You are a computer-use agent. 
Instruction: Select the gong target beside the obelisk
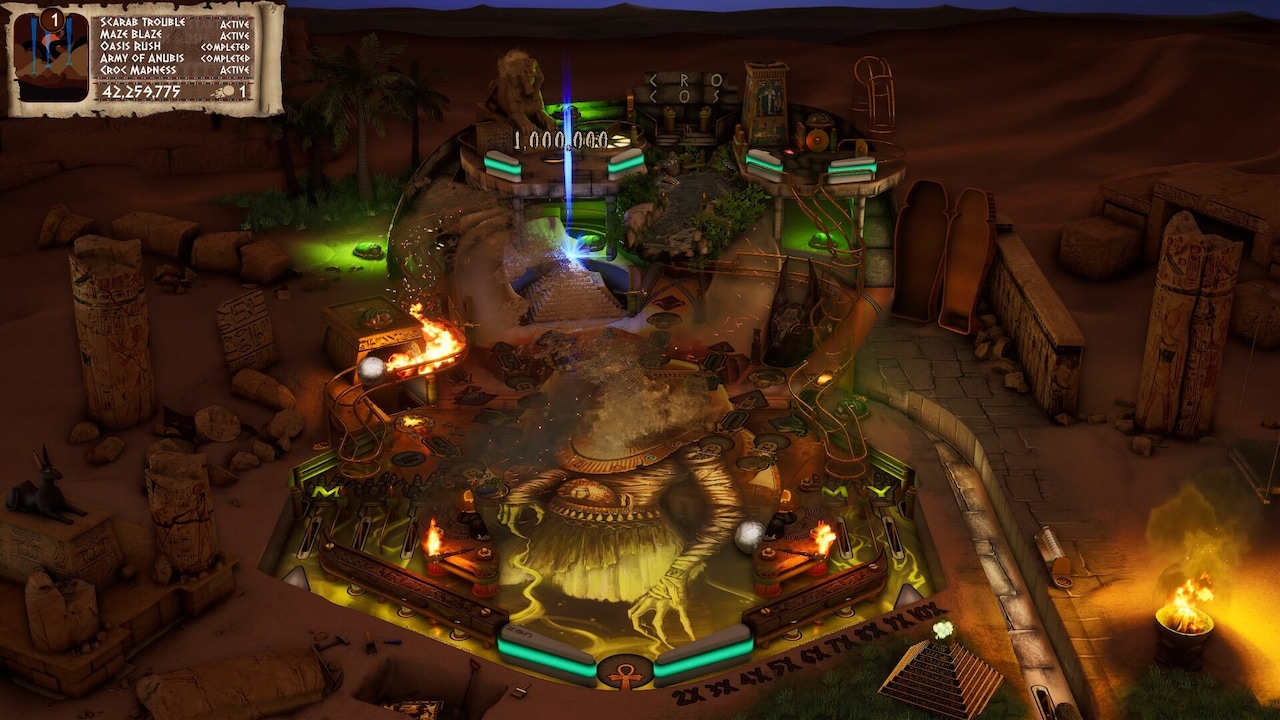point(818,140)
